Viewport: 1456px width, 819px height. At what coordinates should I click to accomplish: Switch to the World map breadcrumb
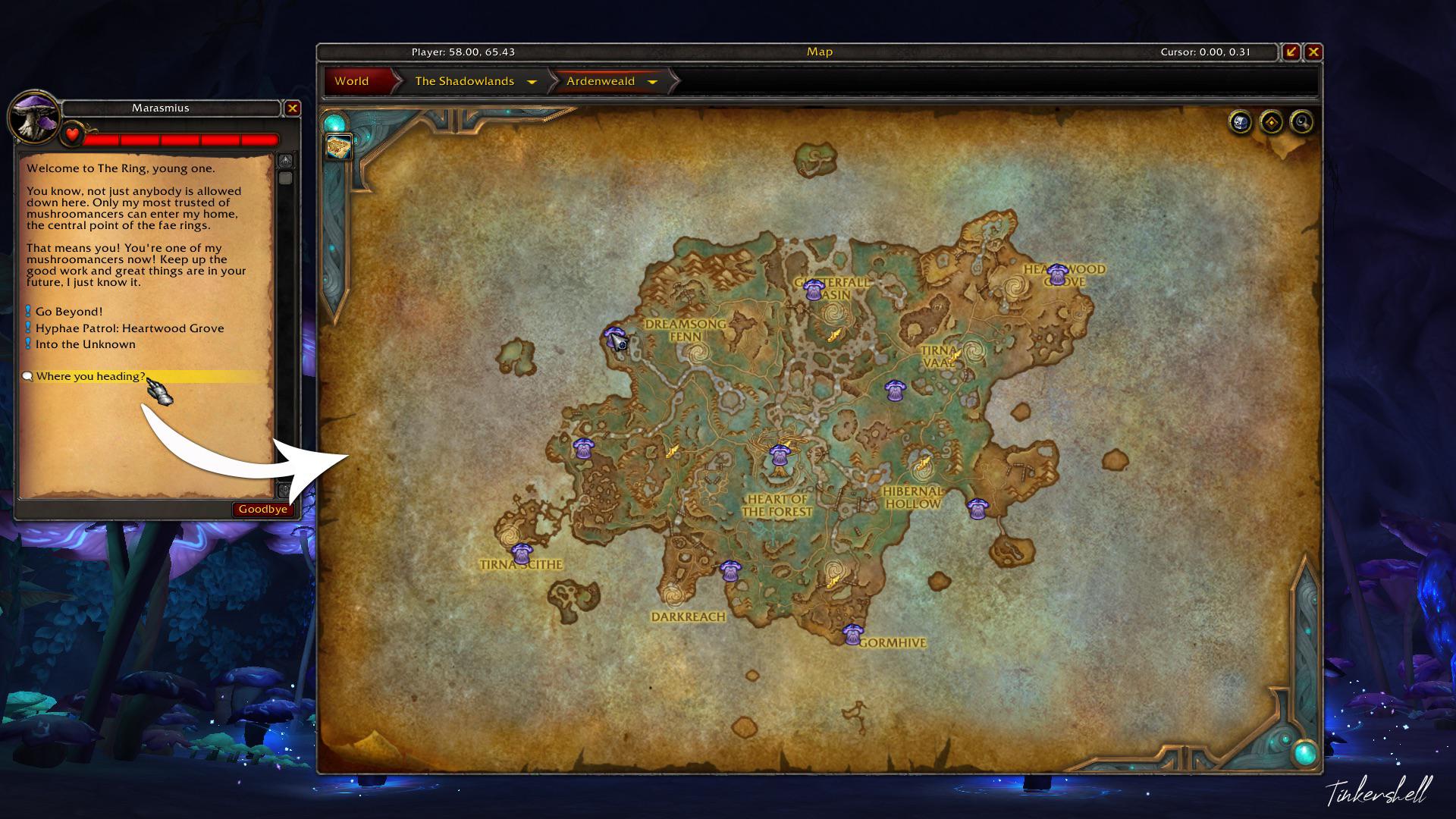point(352,81)
